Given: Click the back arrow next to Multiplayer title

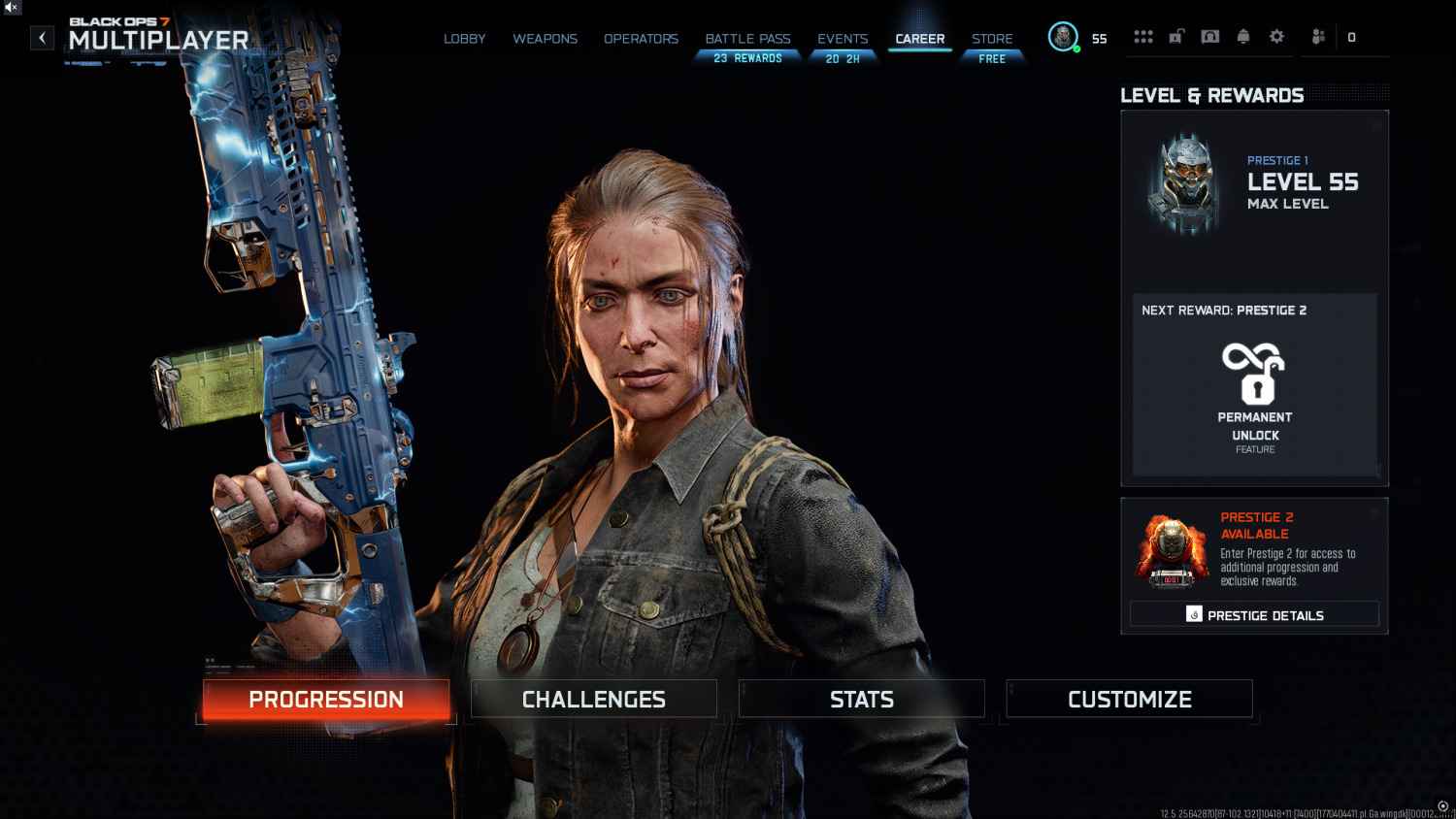Looking at the screenshot, I should (x=42, y=37).
